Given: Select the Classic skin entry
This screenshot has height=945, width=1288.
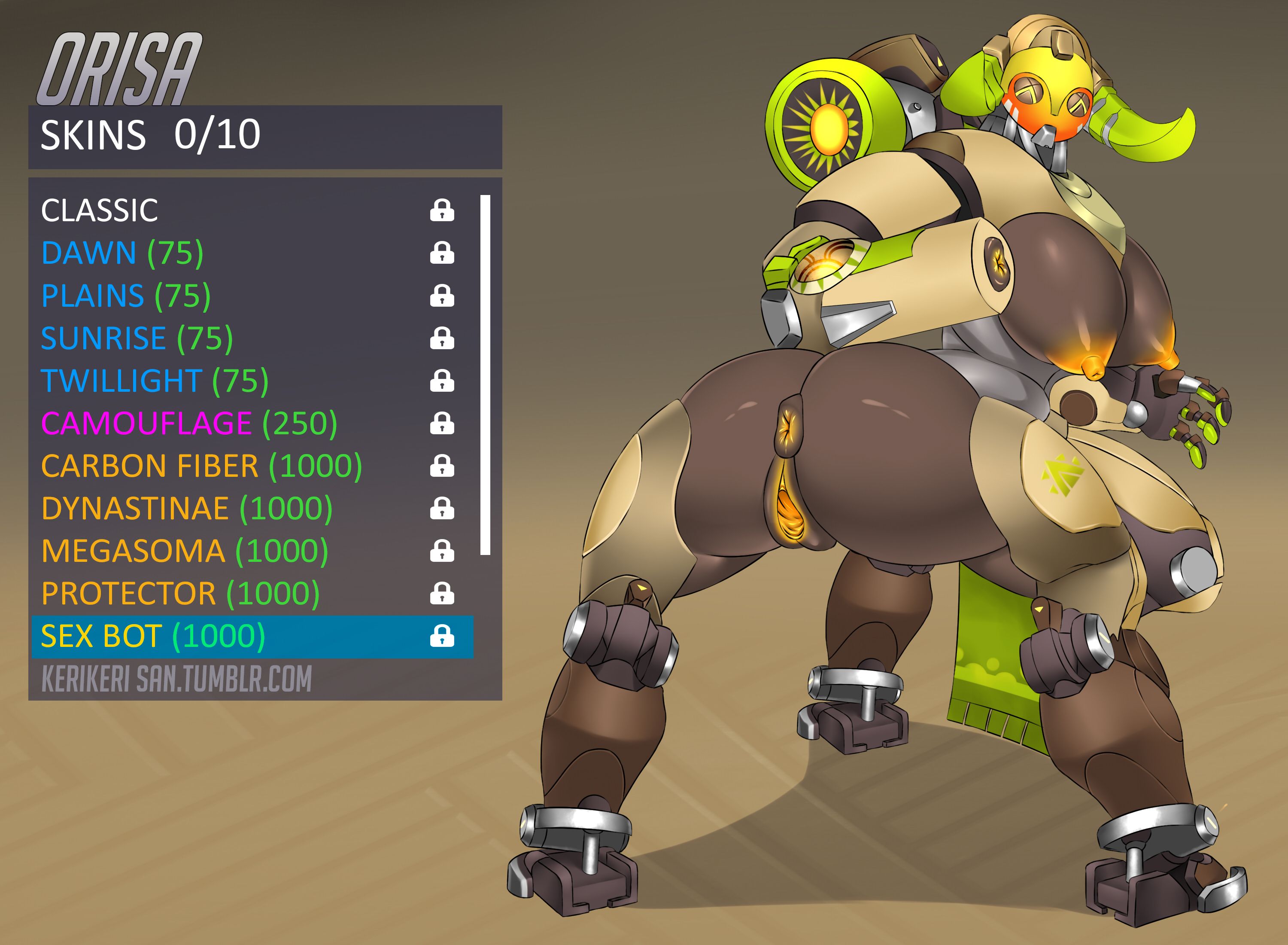Looking at the screenshot, I should tap(100, 210).
